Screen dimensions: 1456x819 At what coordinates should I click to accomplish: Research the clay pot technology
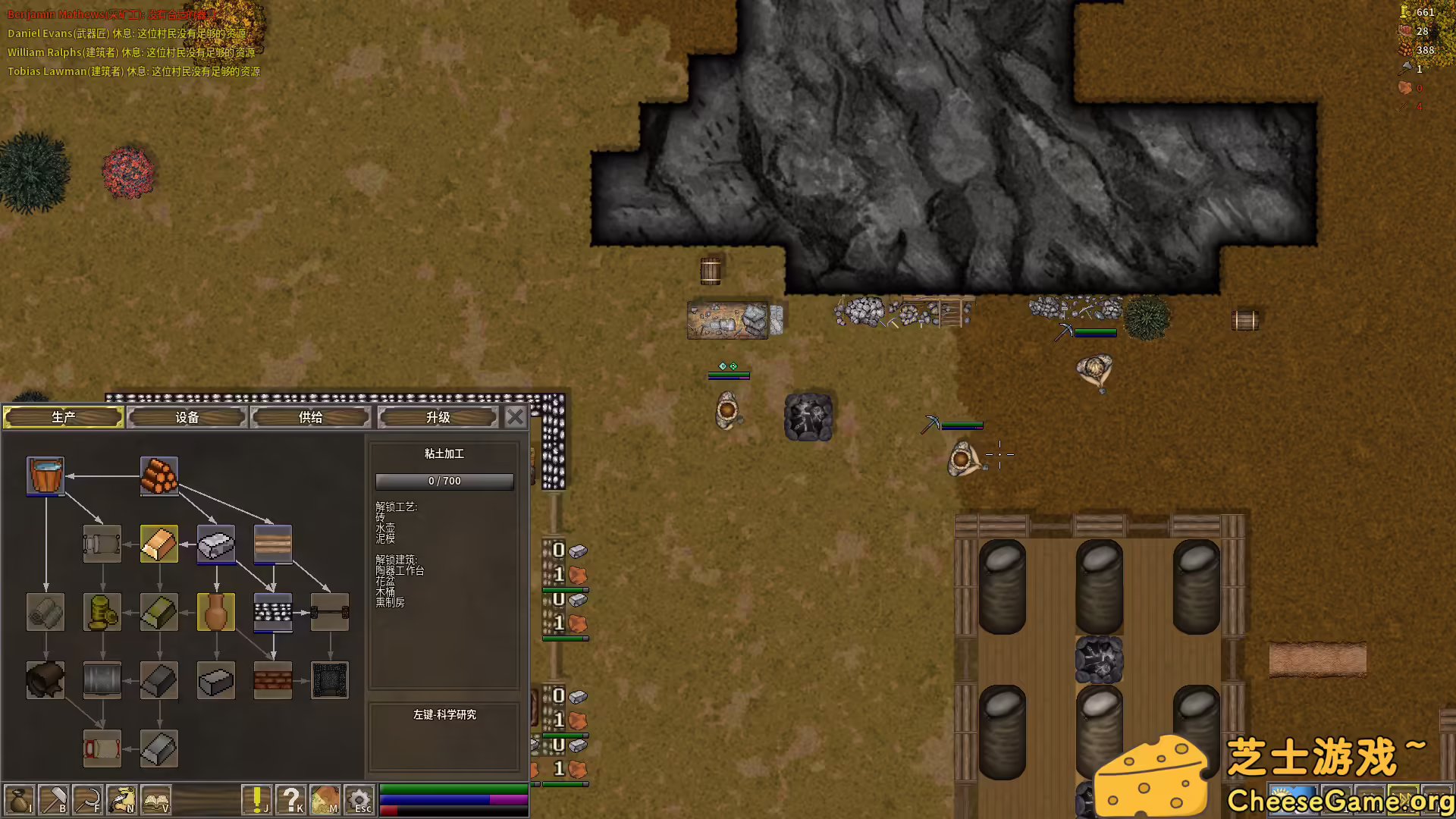(x=216, y=612)
